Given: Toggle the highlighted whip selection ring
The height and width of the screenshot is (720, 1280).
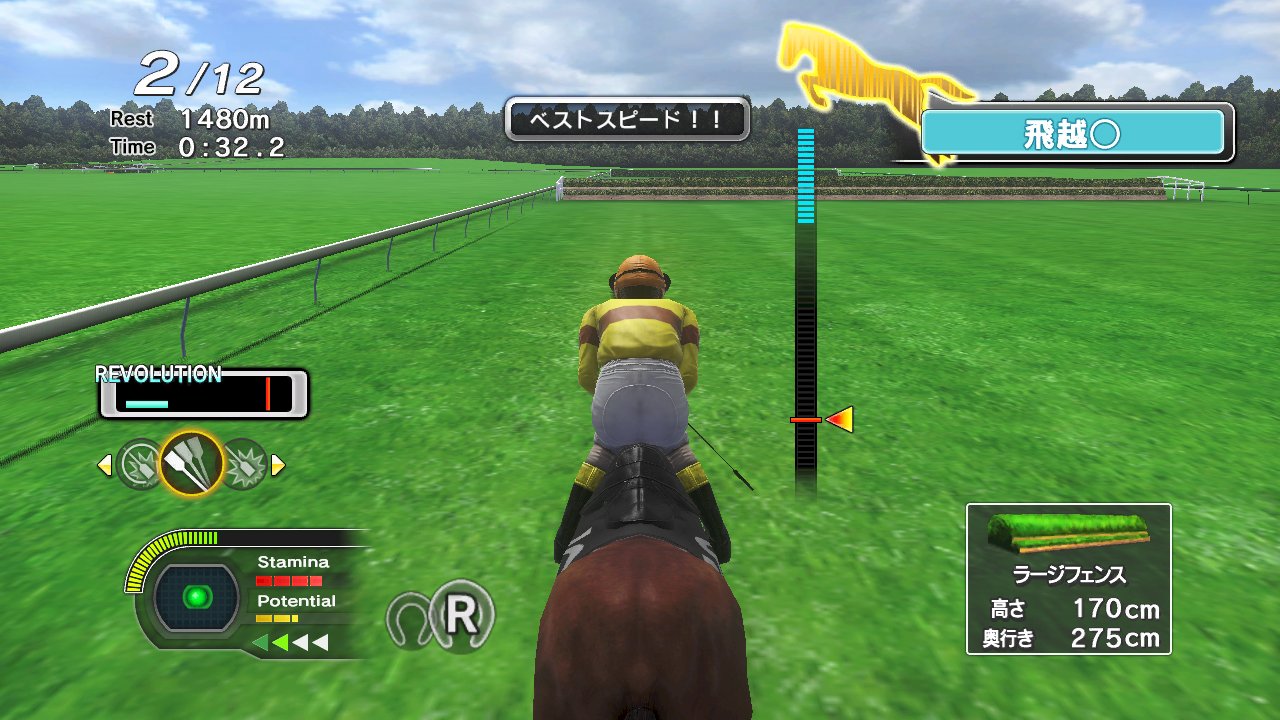Looking at the screenshot, I should [x=190, y=460].
